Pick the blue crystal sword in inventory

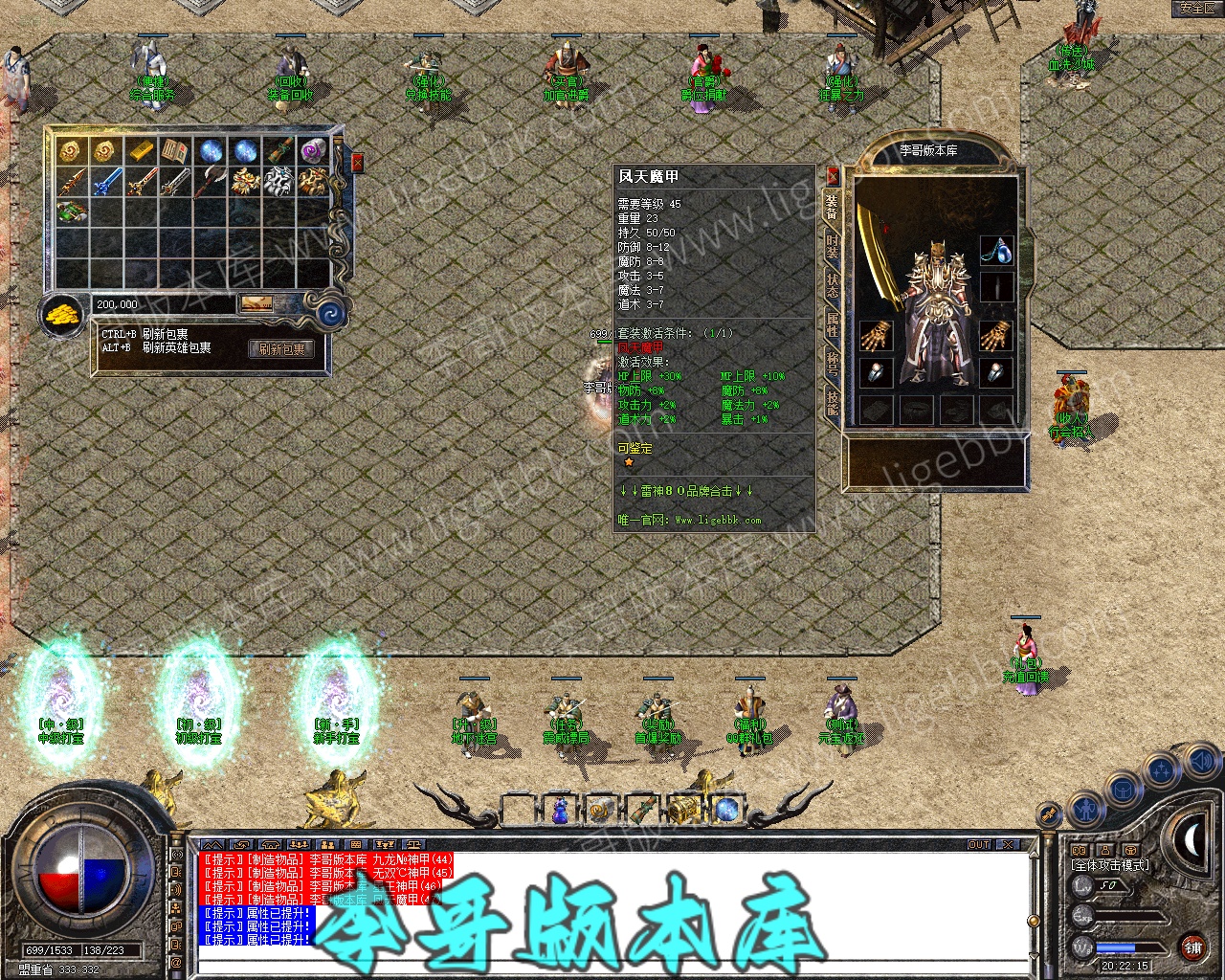(x=106, y=181)
